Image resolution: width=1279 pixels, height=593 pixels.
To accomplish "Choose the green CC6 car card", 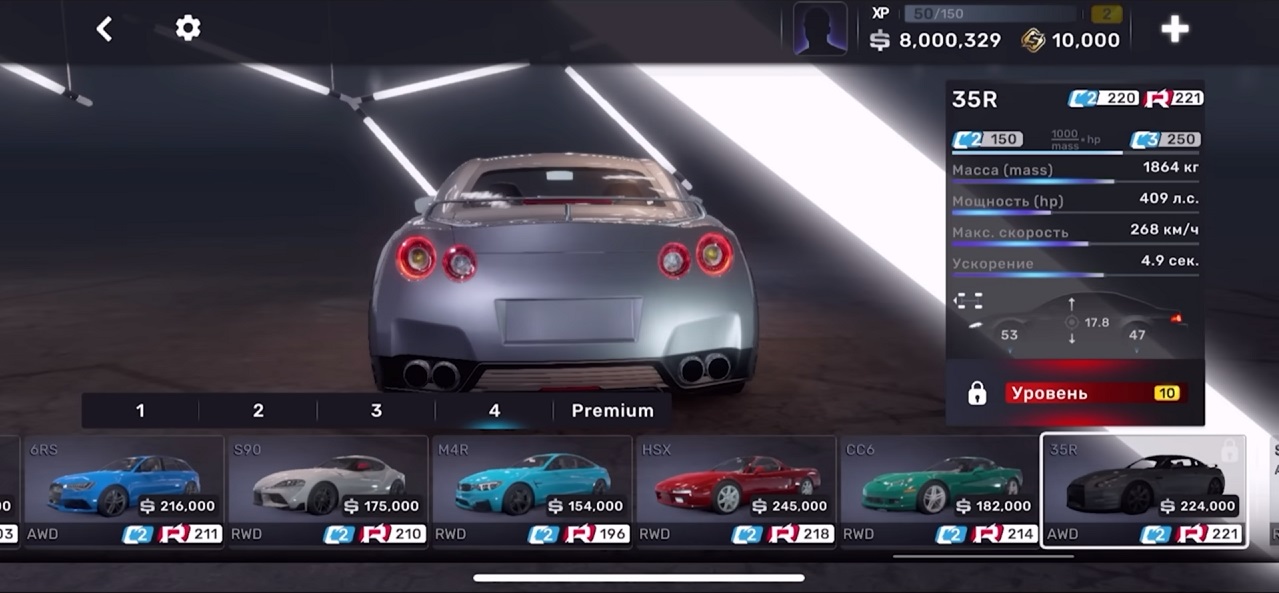I will tap(940, 490).
